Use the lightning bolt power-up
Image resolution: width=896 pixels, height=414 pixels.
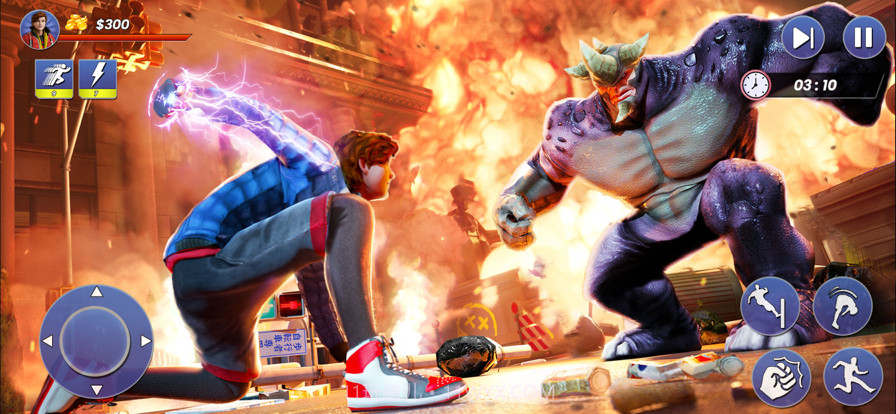coord(98,79)
